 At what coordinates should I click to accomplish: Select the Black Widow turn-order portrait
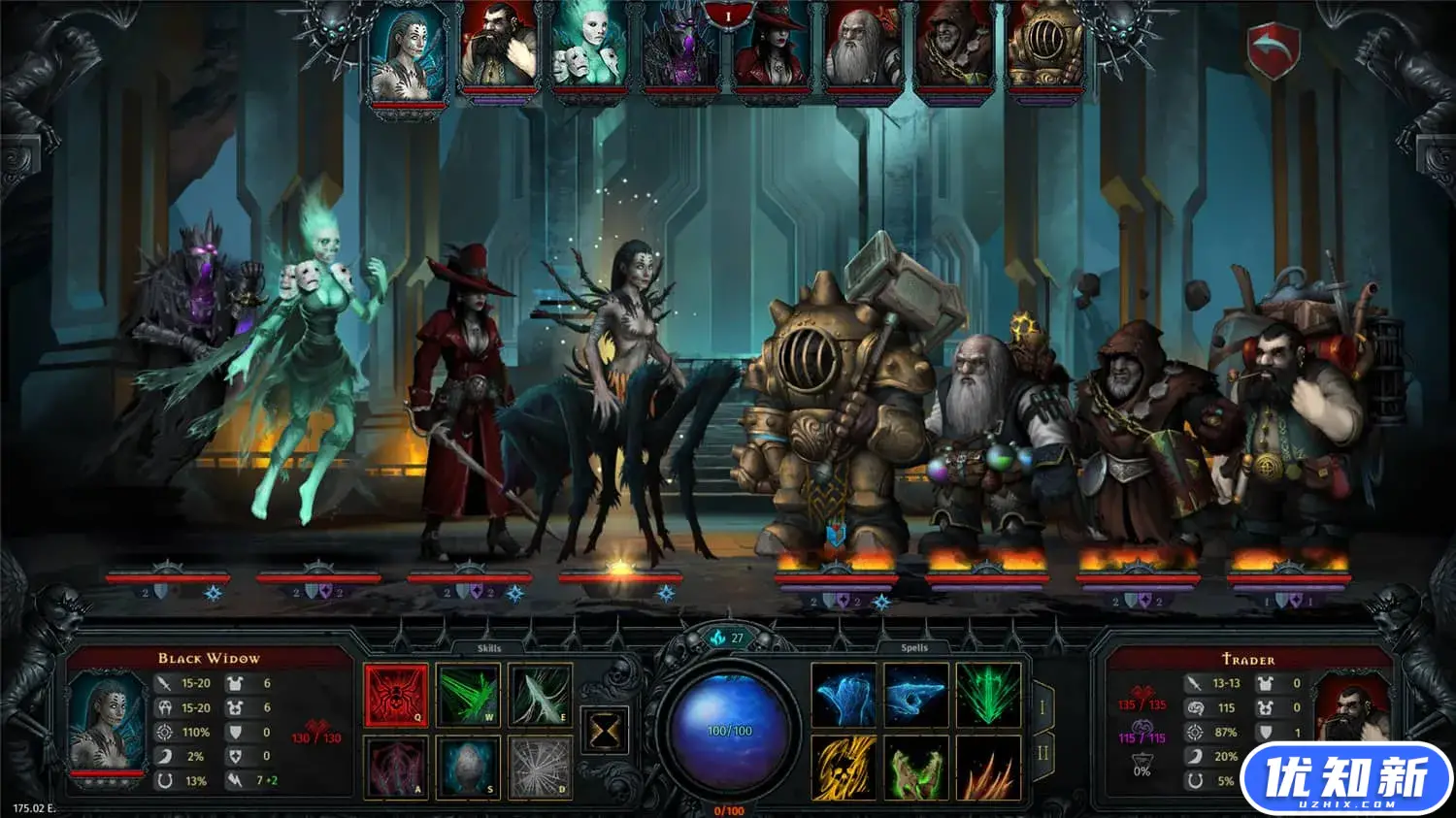pyautogui.click(x=408, y=50)
